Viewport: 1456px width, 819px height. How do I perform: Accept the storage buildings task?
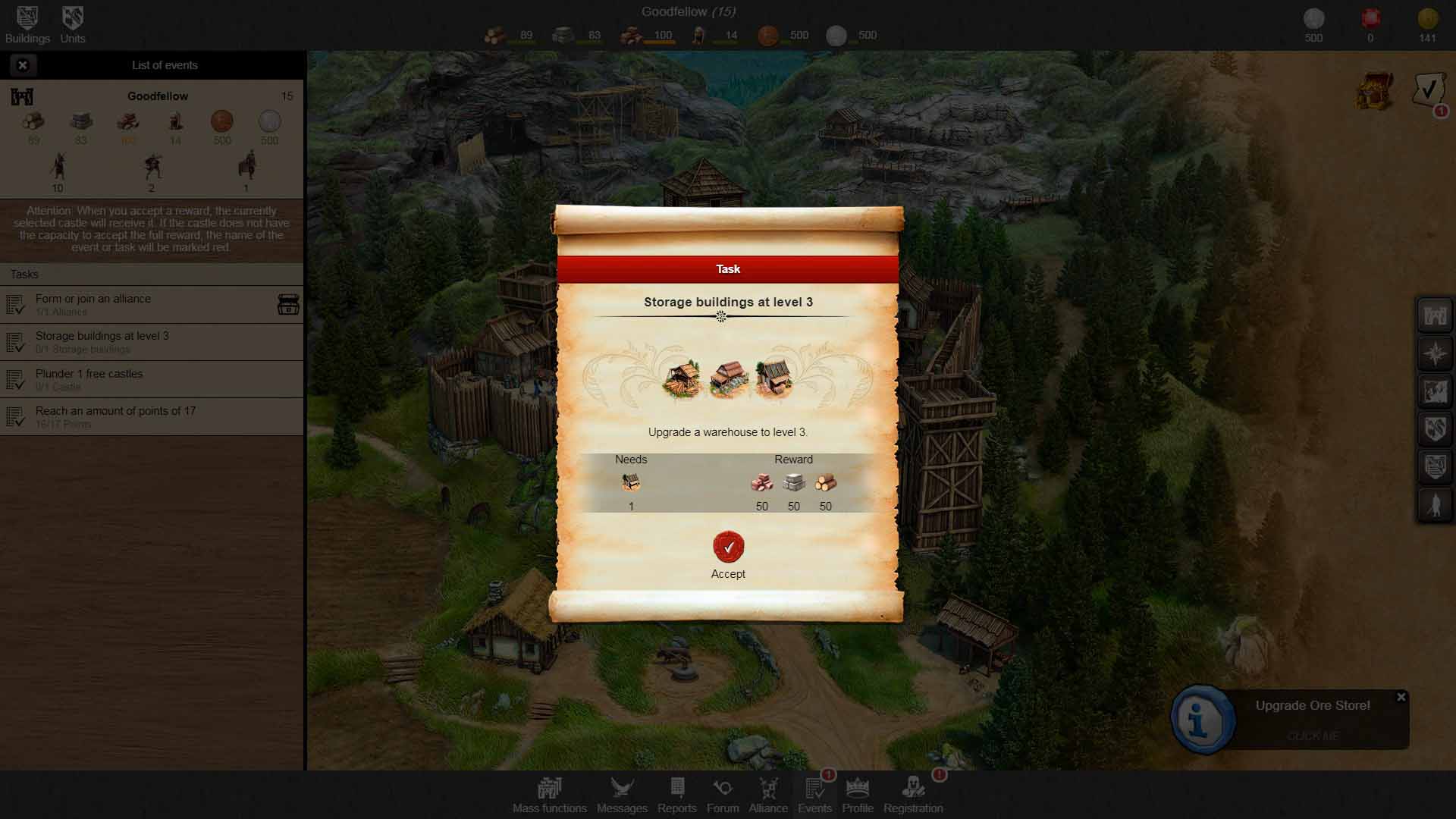coord(728,548)
